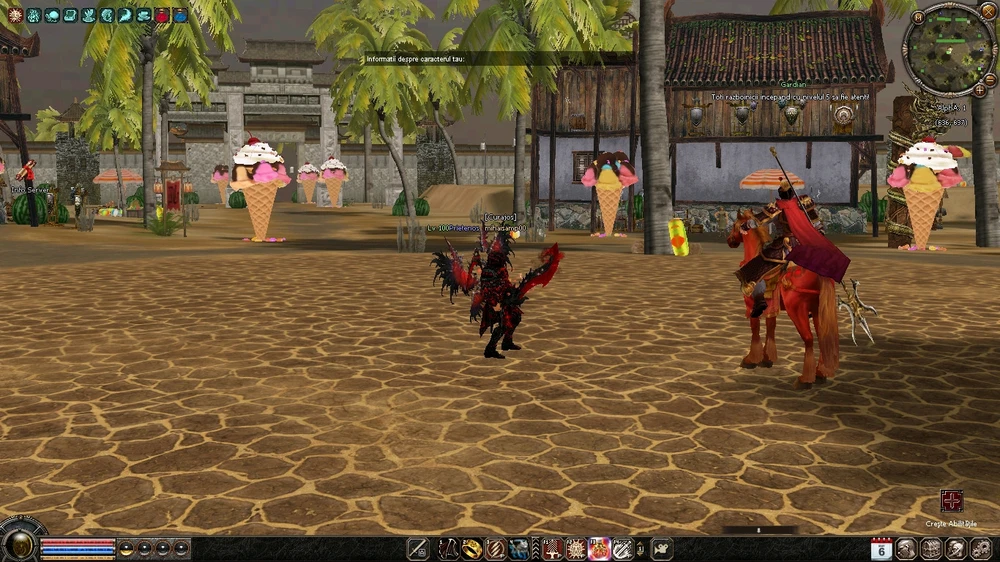Select the sun emblem buff icon
Screen dimensions: 1000x562
(15, 15)
